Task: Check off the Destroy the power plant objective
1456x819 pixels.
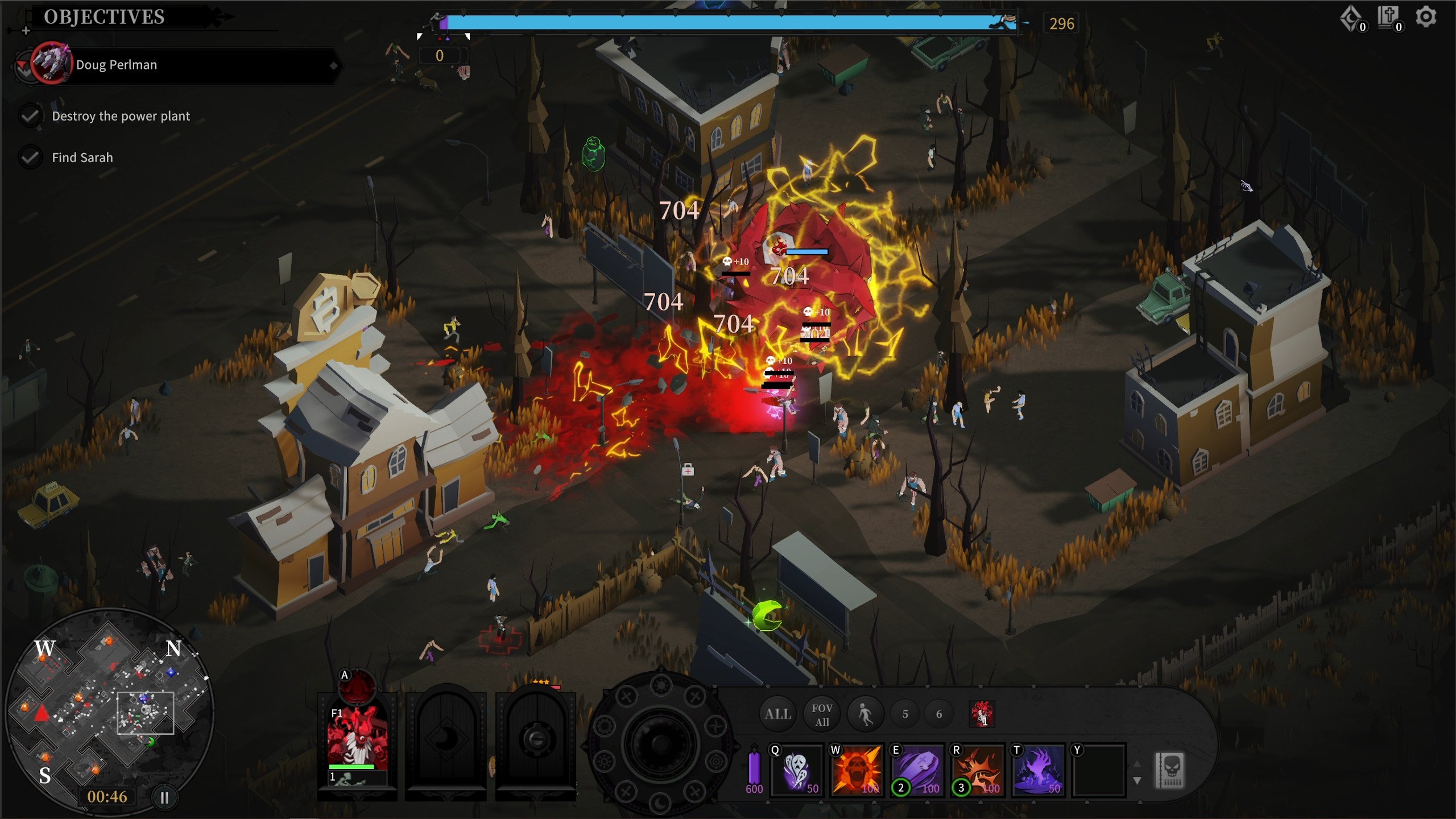Action: point(30,115)
